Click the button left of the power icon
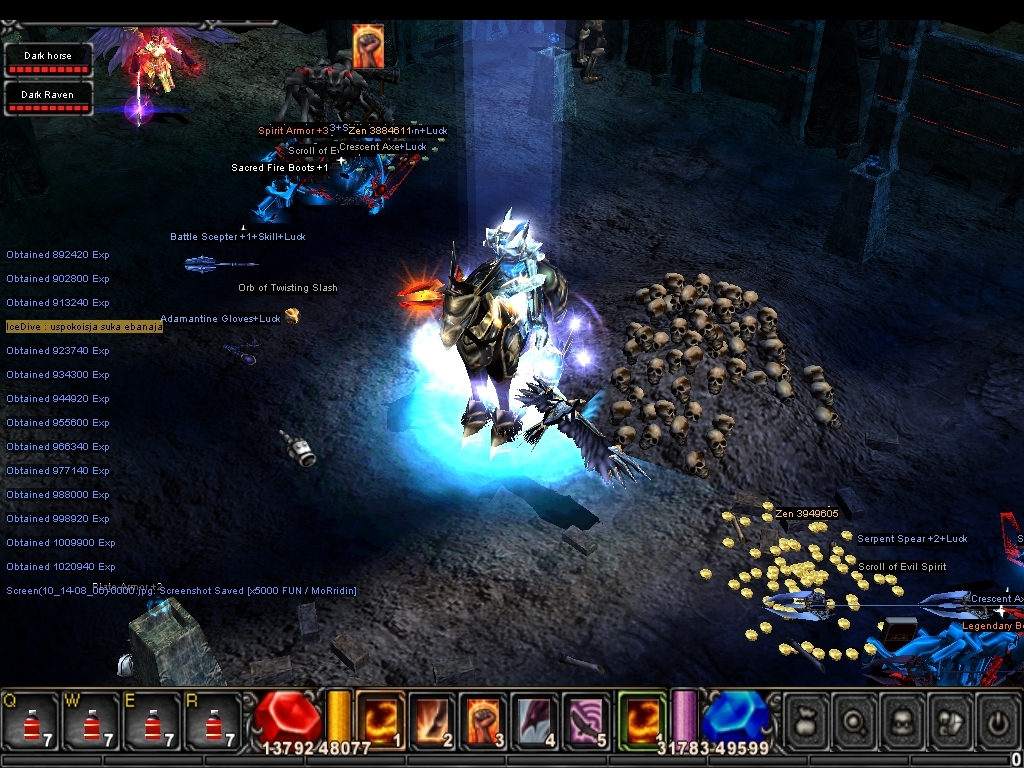Screen dimensions: 1024x768 953,719
